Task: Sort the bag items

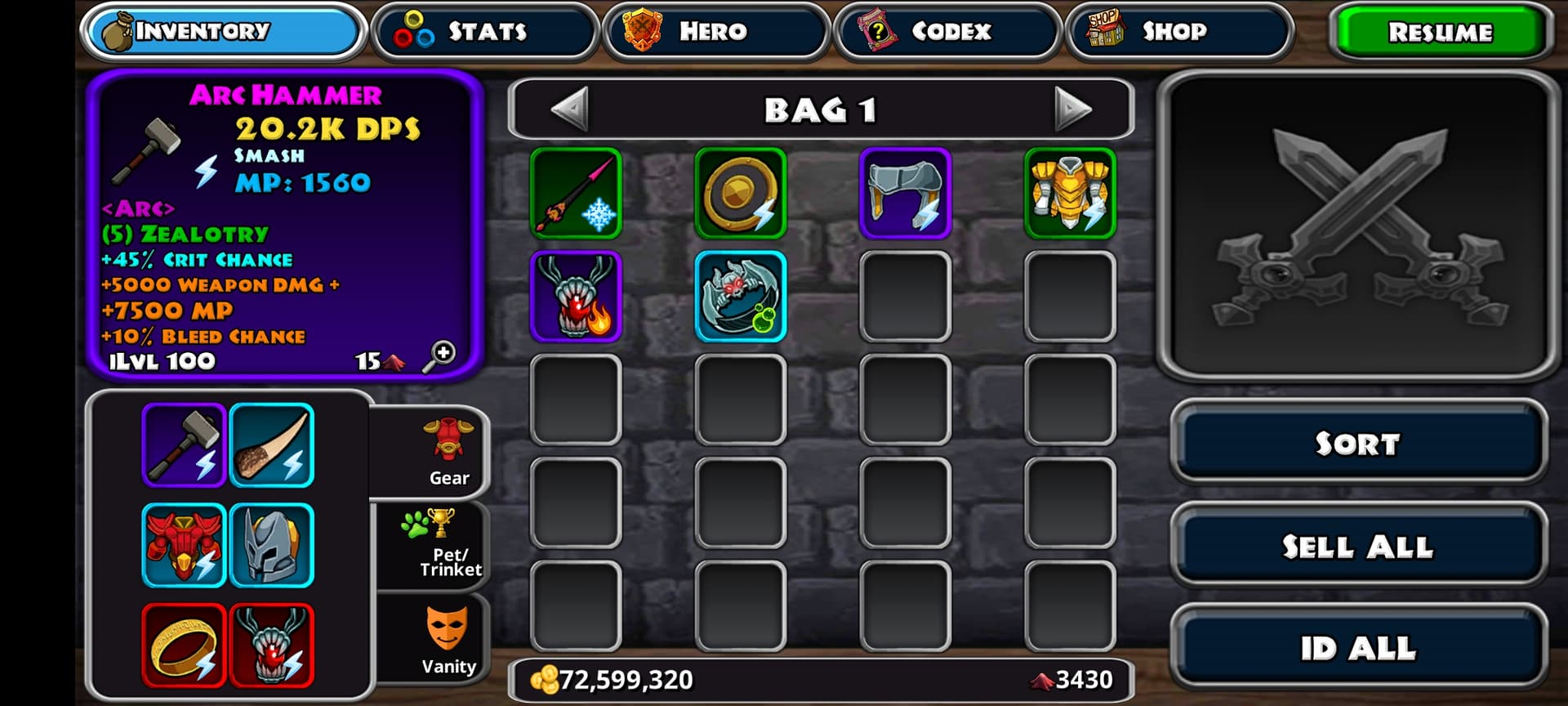Action: click(x=1357, y=444)
